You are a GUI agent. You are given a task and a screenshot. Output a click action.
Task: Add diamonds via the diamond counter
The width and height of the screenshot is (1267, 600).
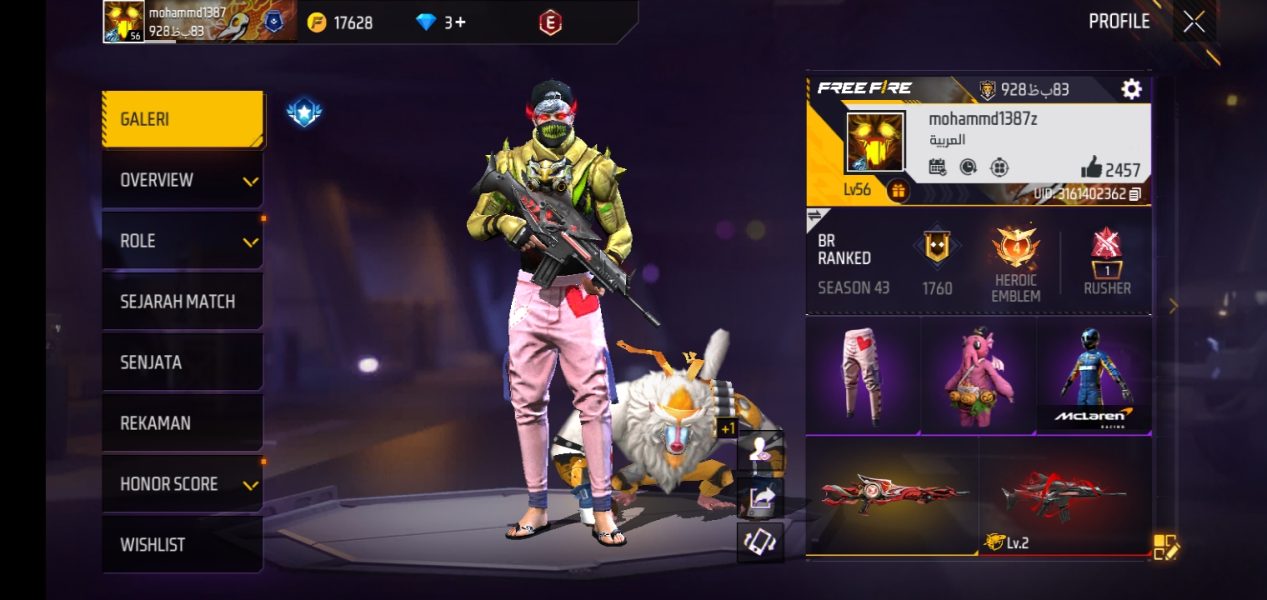click(442, 22)
